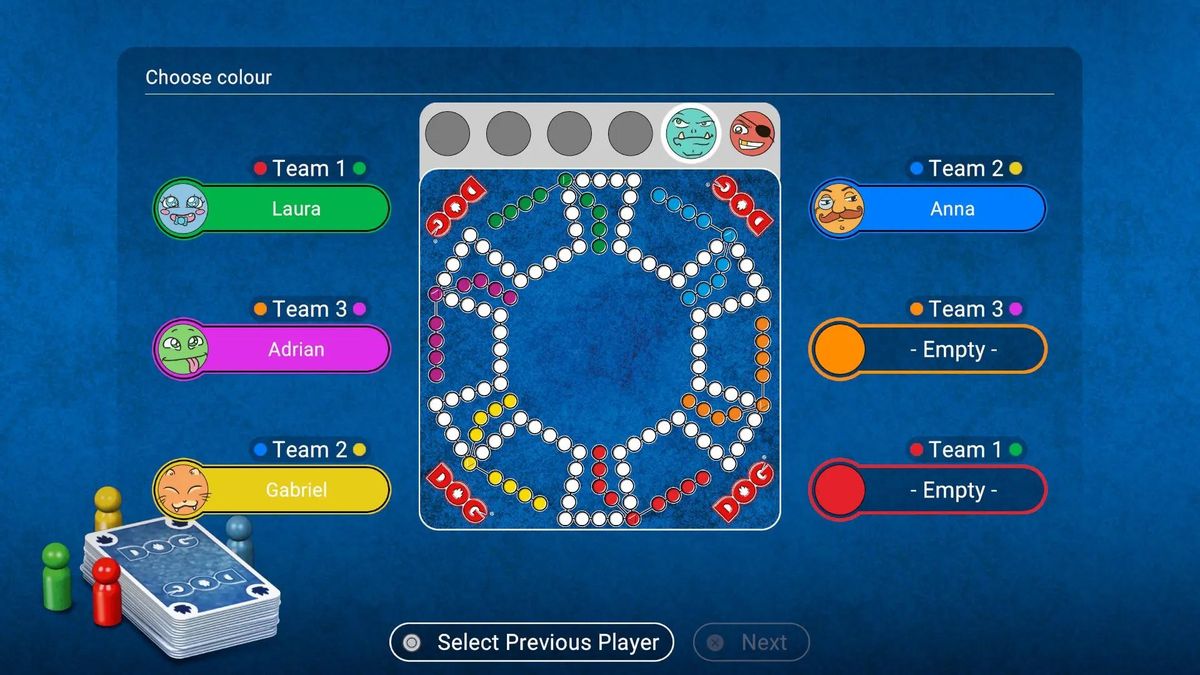This screenshot has height=675, width=1200.
Task: Pick Gabriel's yellow player slot
Action: pos(272,490)
